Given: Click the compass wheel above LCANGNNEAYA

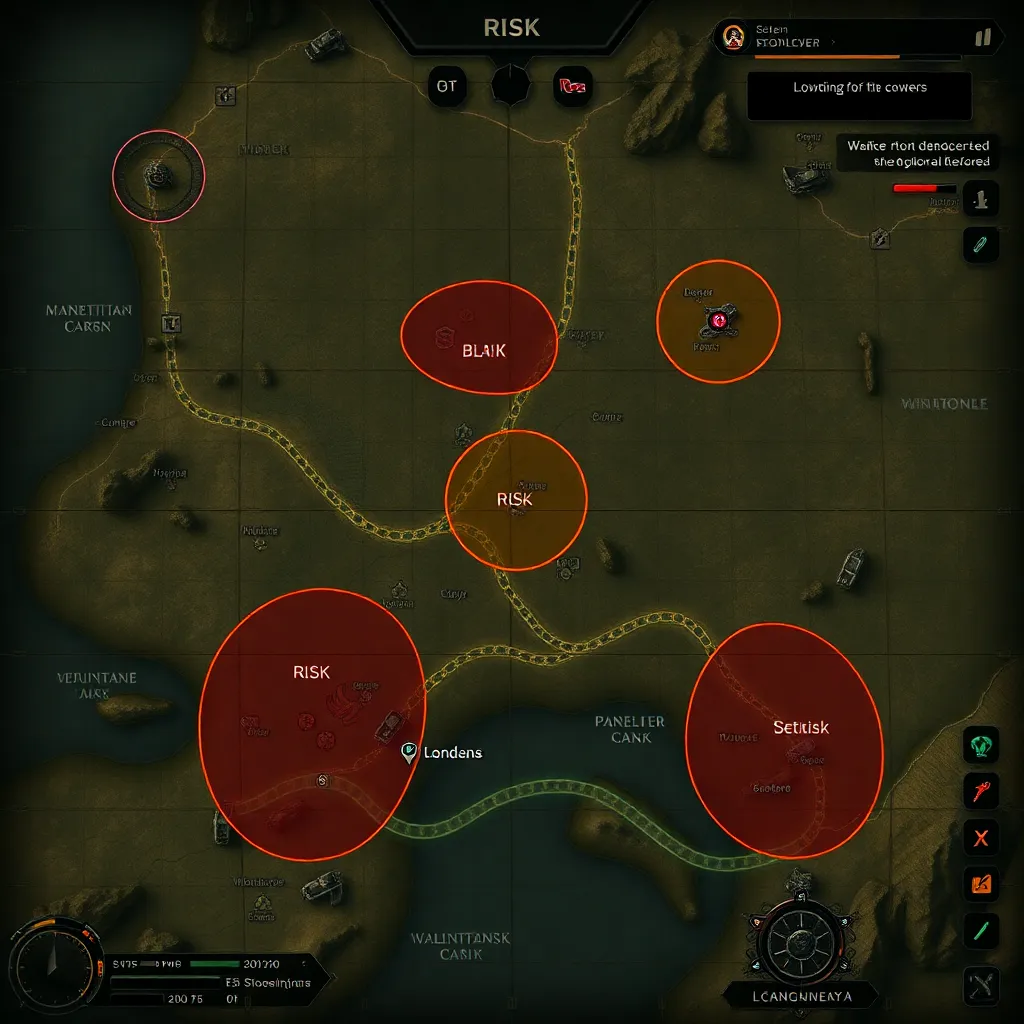Looking at the screenshot, I should point(798,942).
